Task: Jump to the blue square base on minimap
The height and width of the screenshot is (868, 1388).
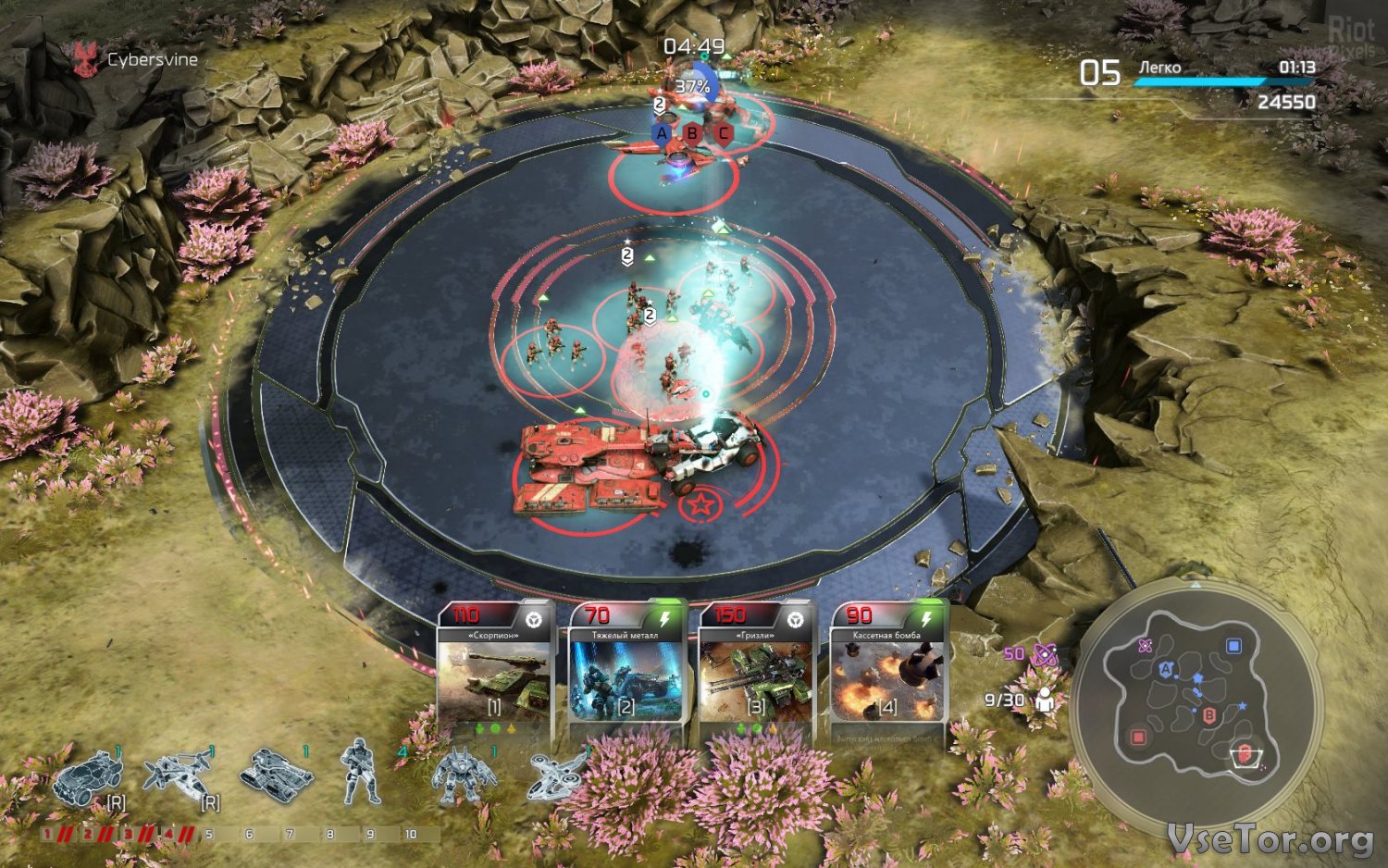Action: 1233,646
